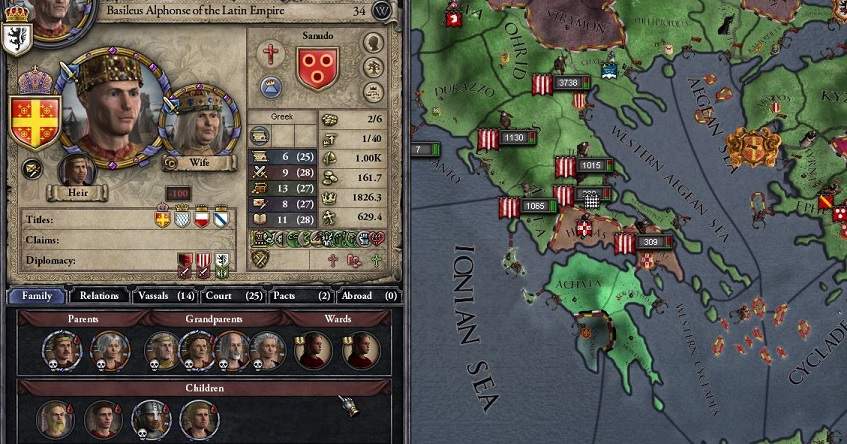847x444 pixels.
Task: Switch to the Relations tab
Action: [x=100, y=296]
